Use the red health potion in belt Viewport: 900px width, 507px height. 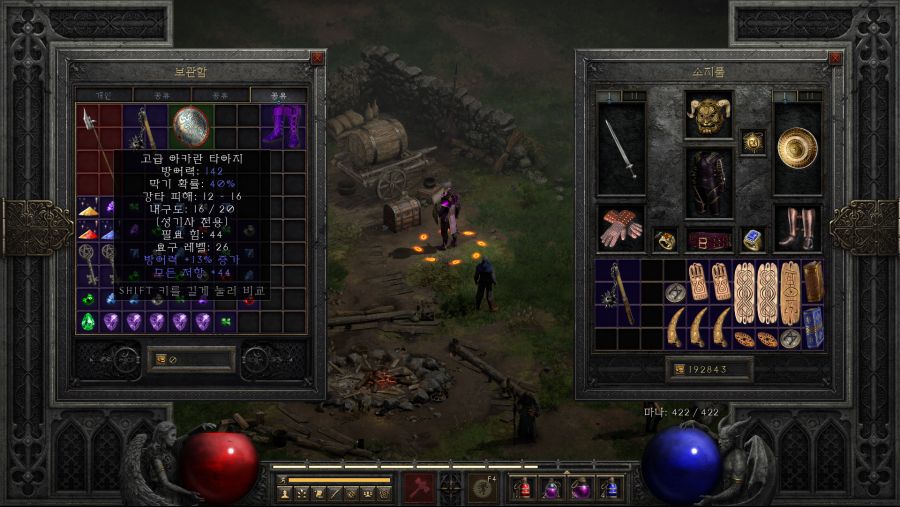tap(521, 488)
